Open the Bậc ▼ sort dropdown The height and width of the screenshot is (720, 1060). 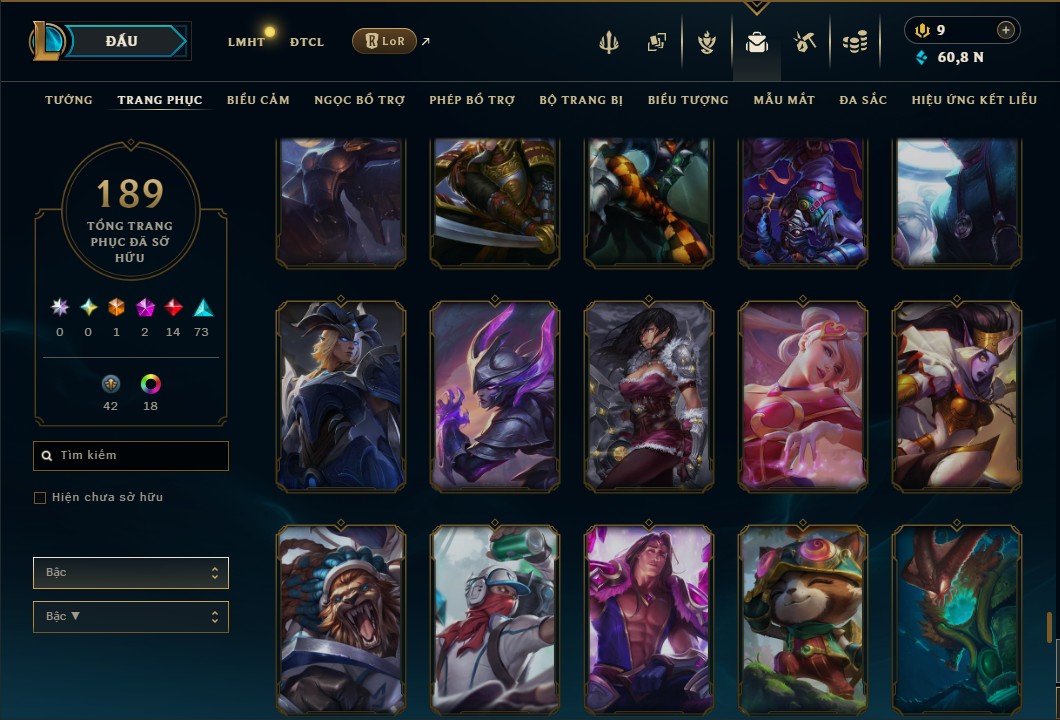131,616
